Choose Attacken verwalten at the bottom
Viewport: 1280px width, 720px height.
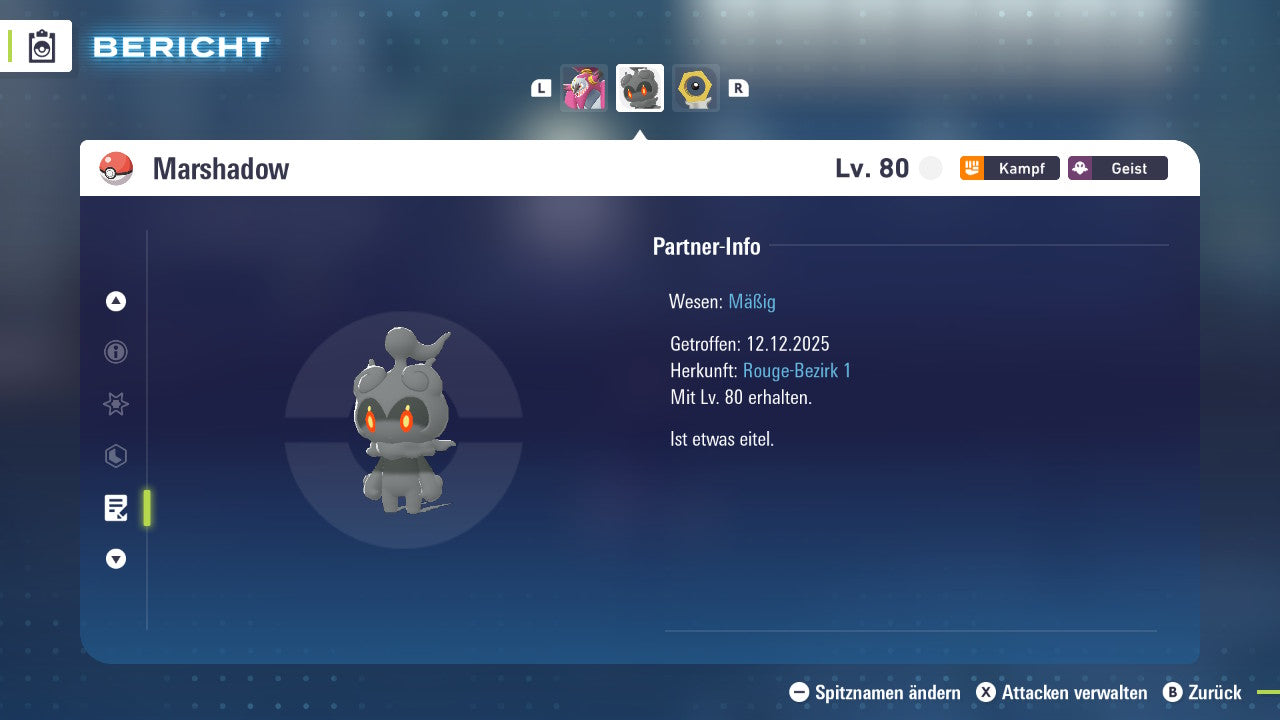coord(1062,692)
